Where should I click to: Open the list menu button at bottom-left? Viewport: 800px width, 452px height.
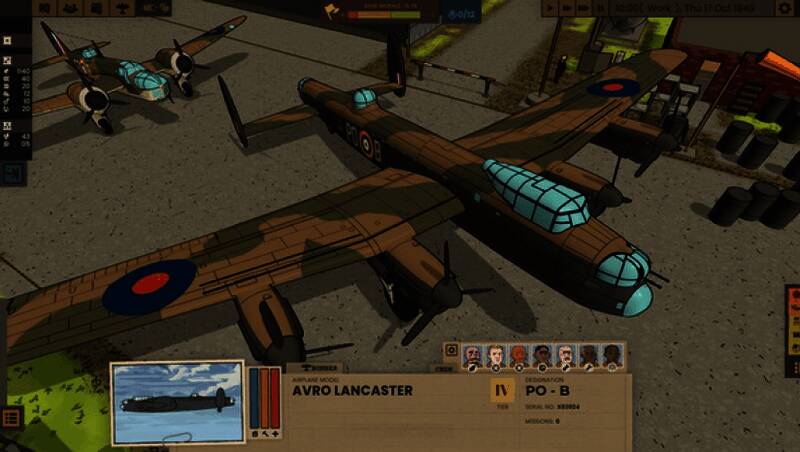point(11,417)
